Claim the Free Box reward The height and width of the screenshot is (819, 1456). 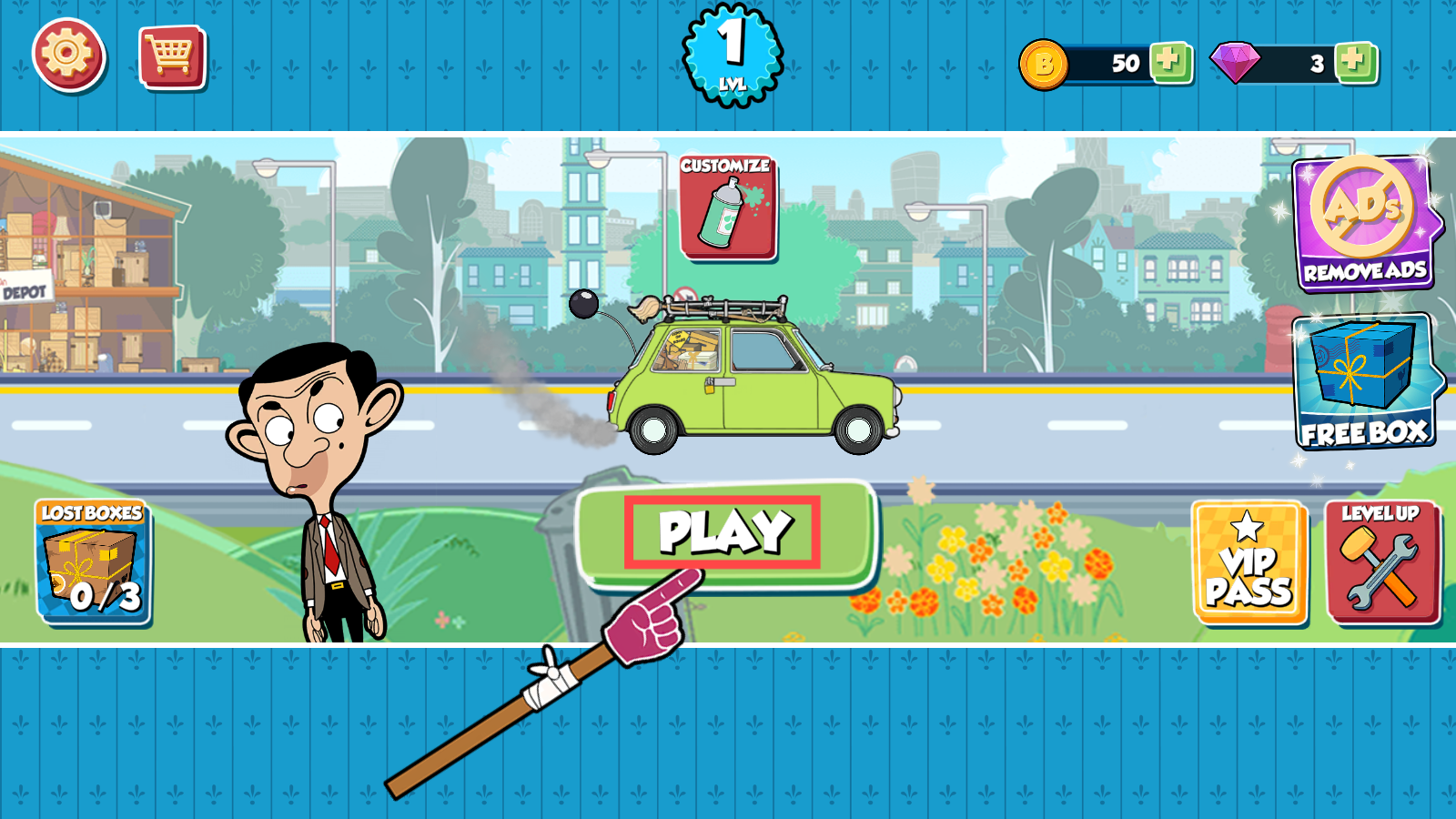tap(1364, 382)
